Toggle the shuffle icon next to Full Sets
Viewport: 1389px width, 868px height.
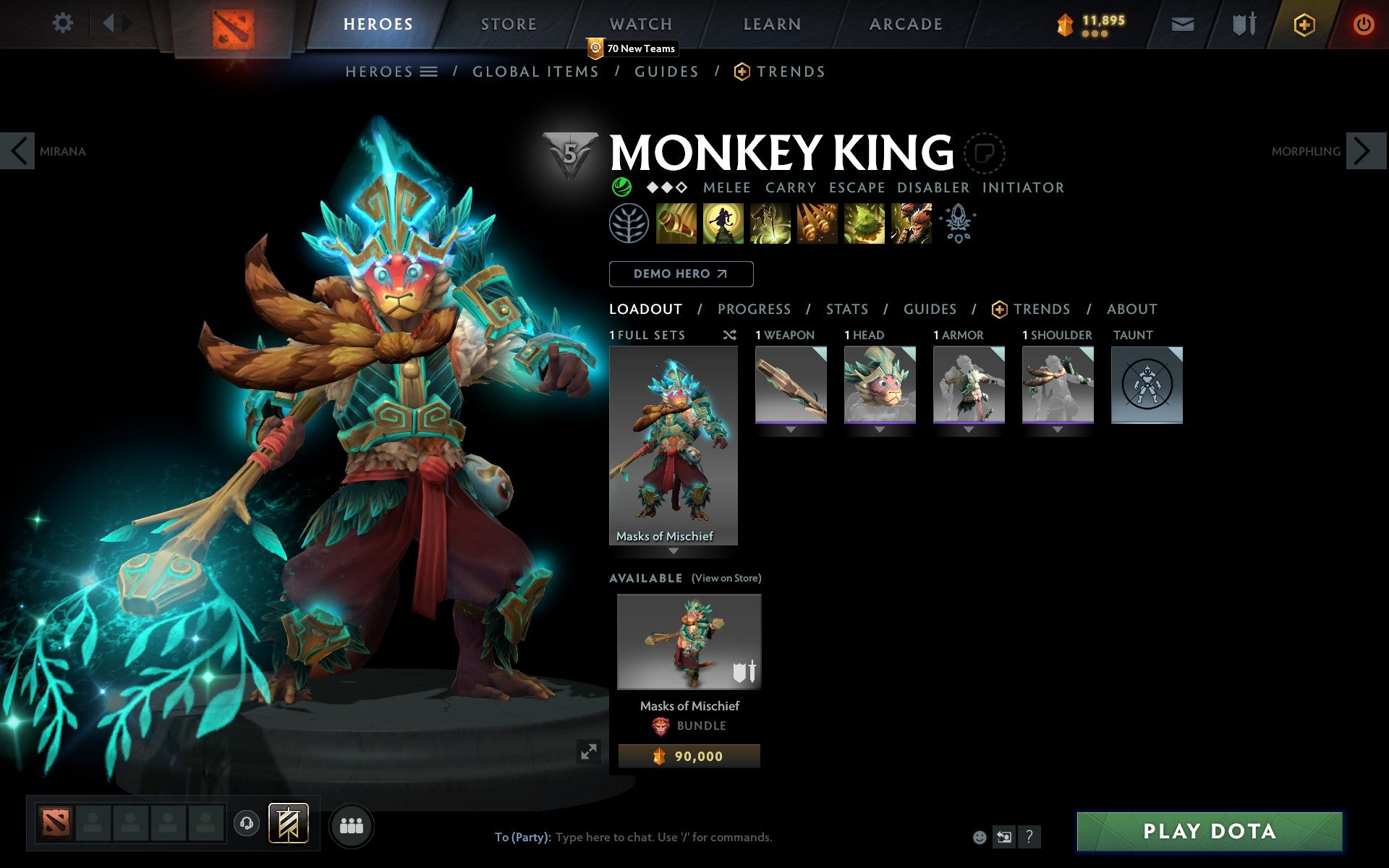[729, 335]
